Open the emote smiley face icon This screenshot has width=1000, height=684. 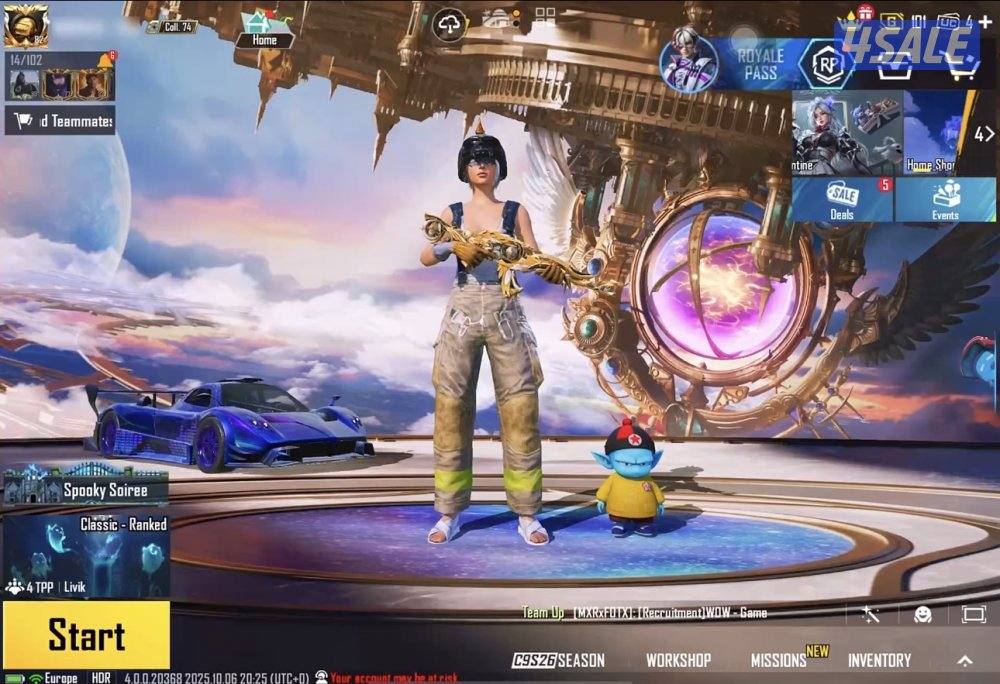click(x=922, y=614)
